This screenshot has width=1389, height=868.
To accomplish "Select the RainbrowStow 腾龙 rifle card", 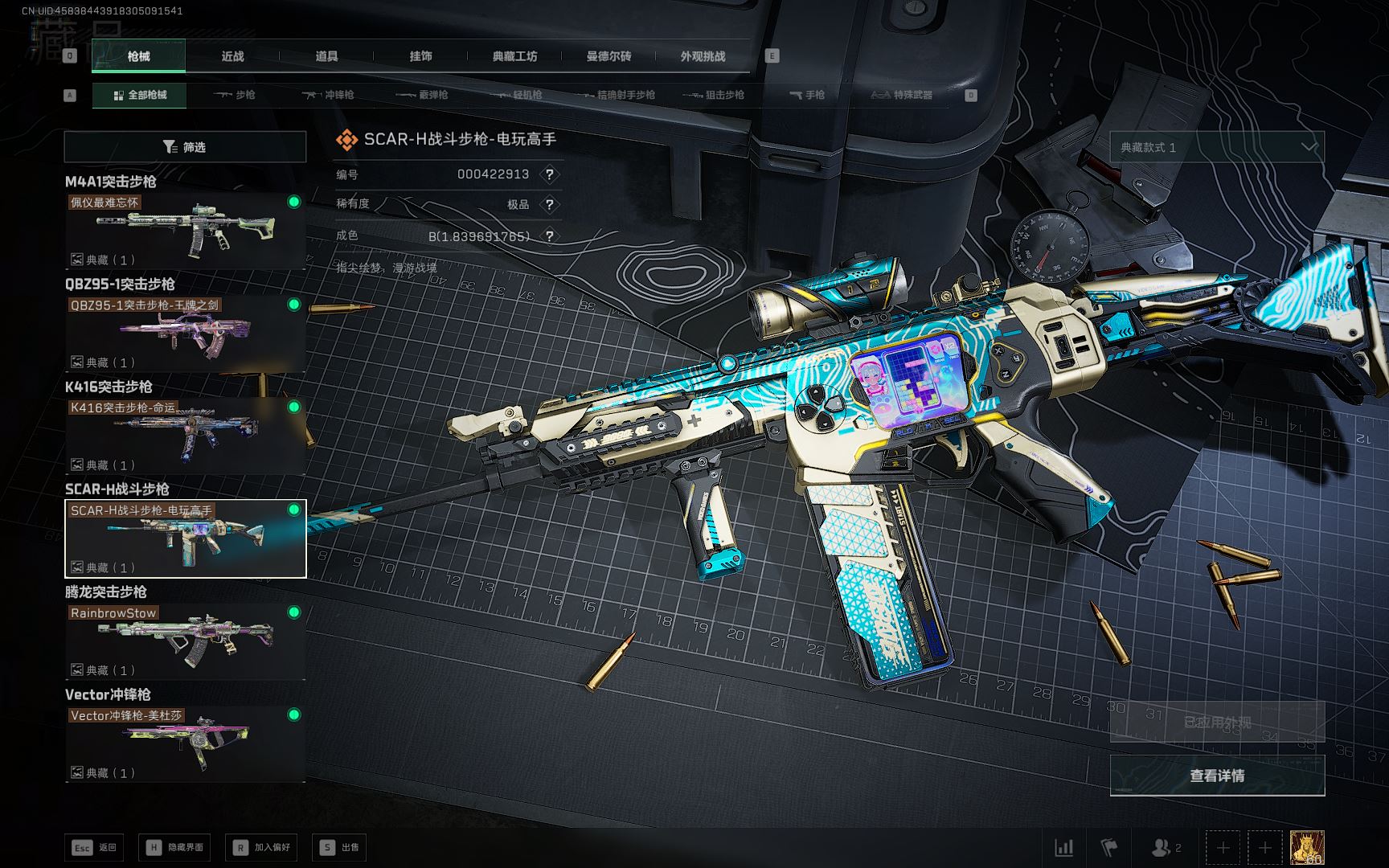I will (x=185, y=641).
